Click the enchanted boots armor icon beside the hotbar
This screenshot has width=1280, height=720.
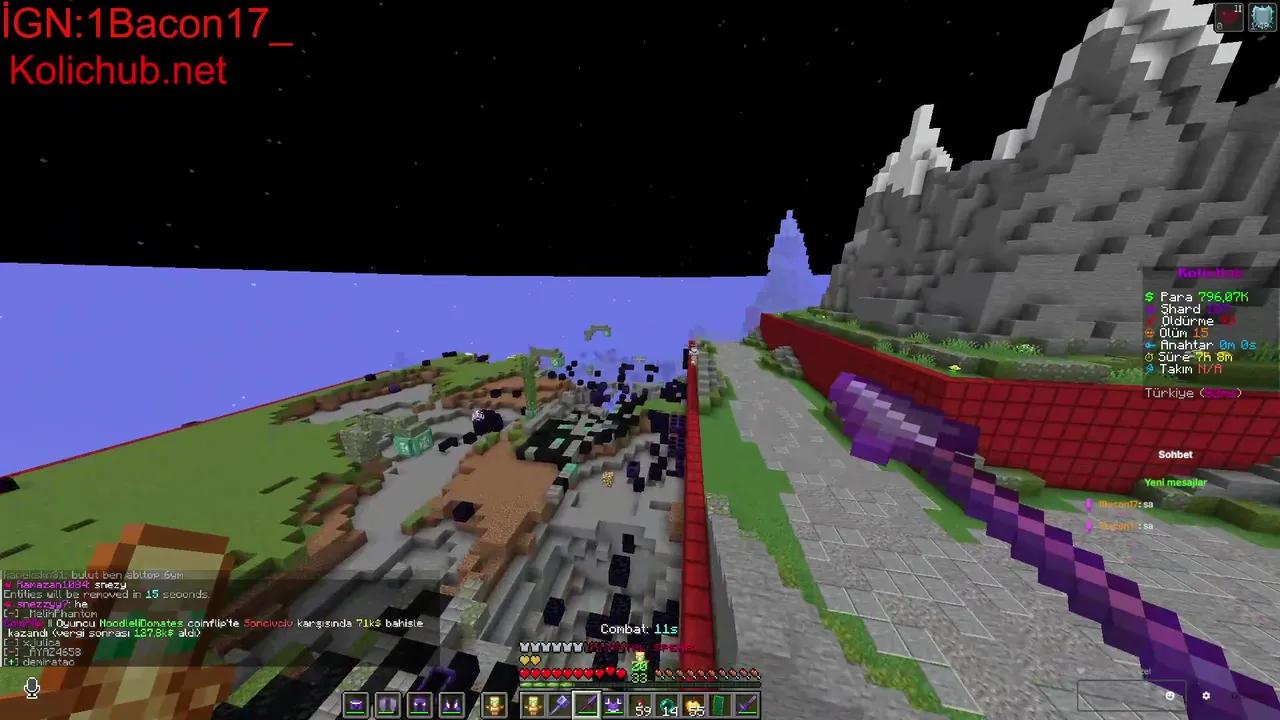click(450, 705)
